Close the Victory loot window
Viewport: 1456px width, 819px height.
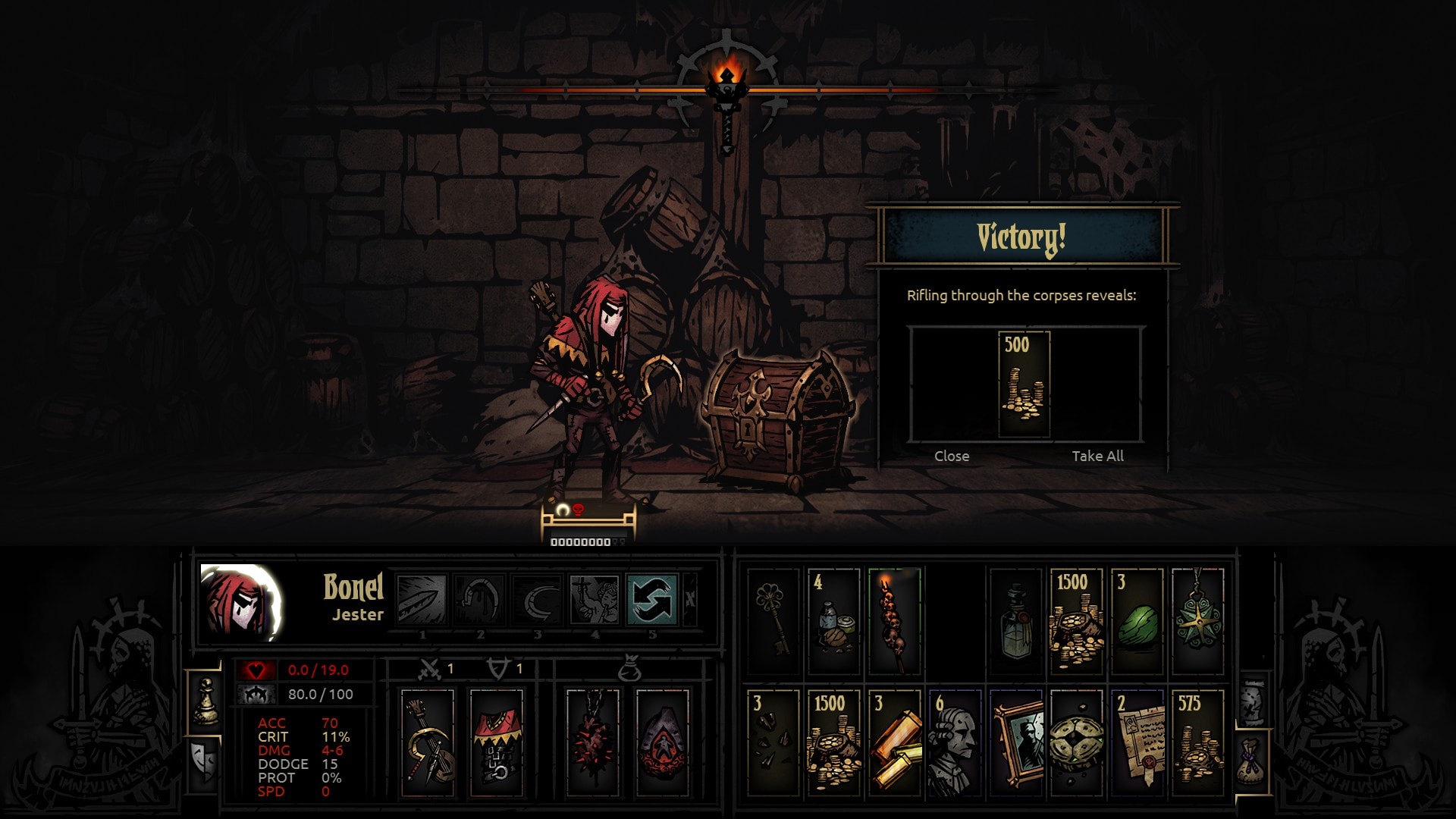(952, 456)
